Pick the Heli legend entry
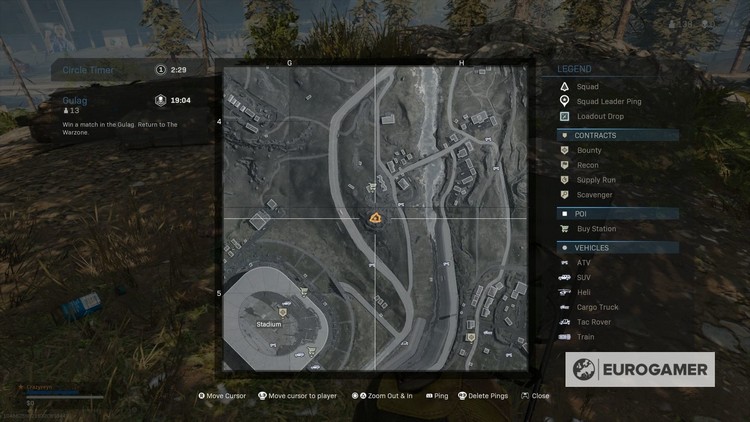Viewport: 750px width, 422px height. click(x=584, y=292)
